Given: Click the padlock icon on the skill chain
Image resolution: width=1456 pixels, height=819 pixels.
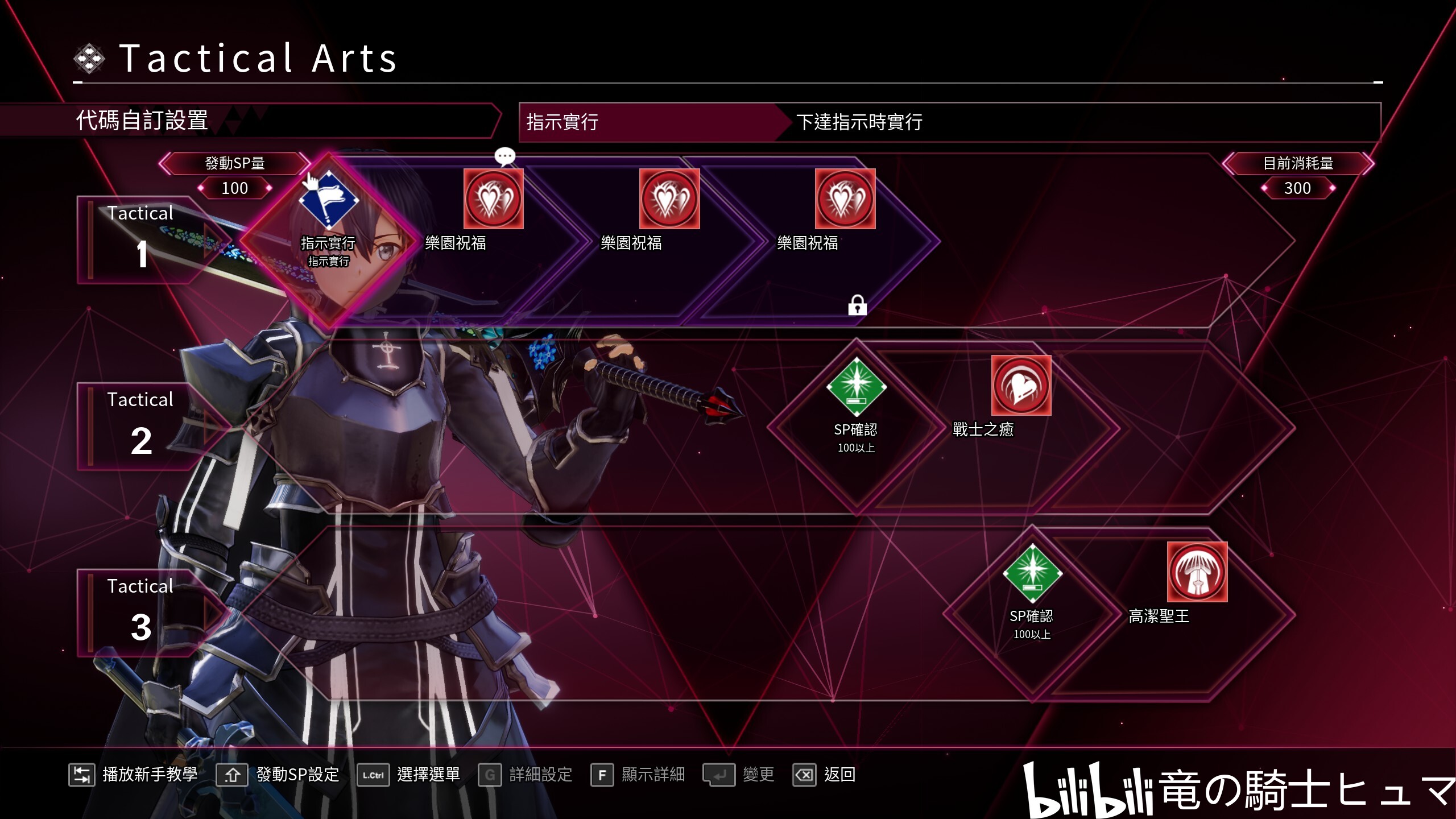Looking at the screenshot, I should [x=857, y=305].
